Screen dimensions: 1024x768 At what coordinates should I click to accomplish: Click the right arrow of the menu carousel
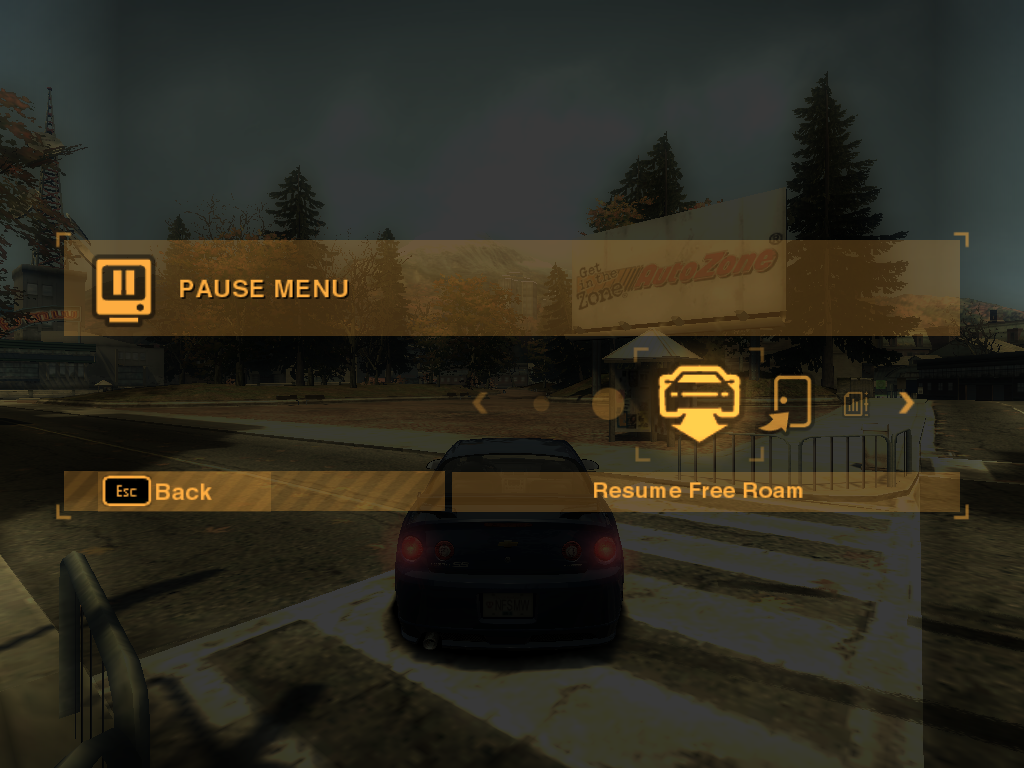[x=906, y=403]
